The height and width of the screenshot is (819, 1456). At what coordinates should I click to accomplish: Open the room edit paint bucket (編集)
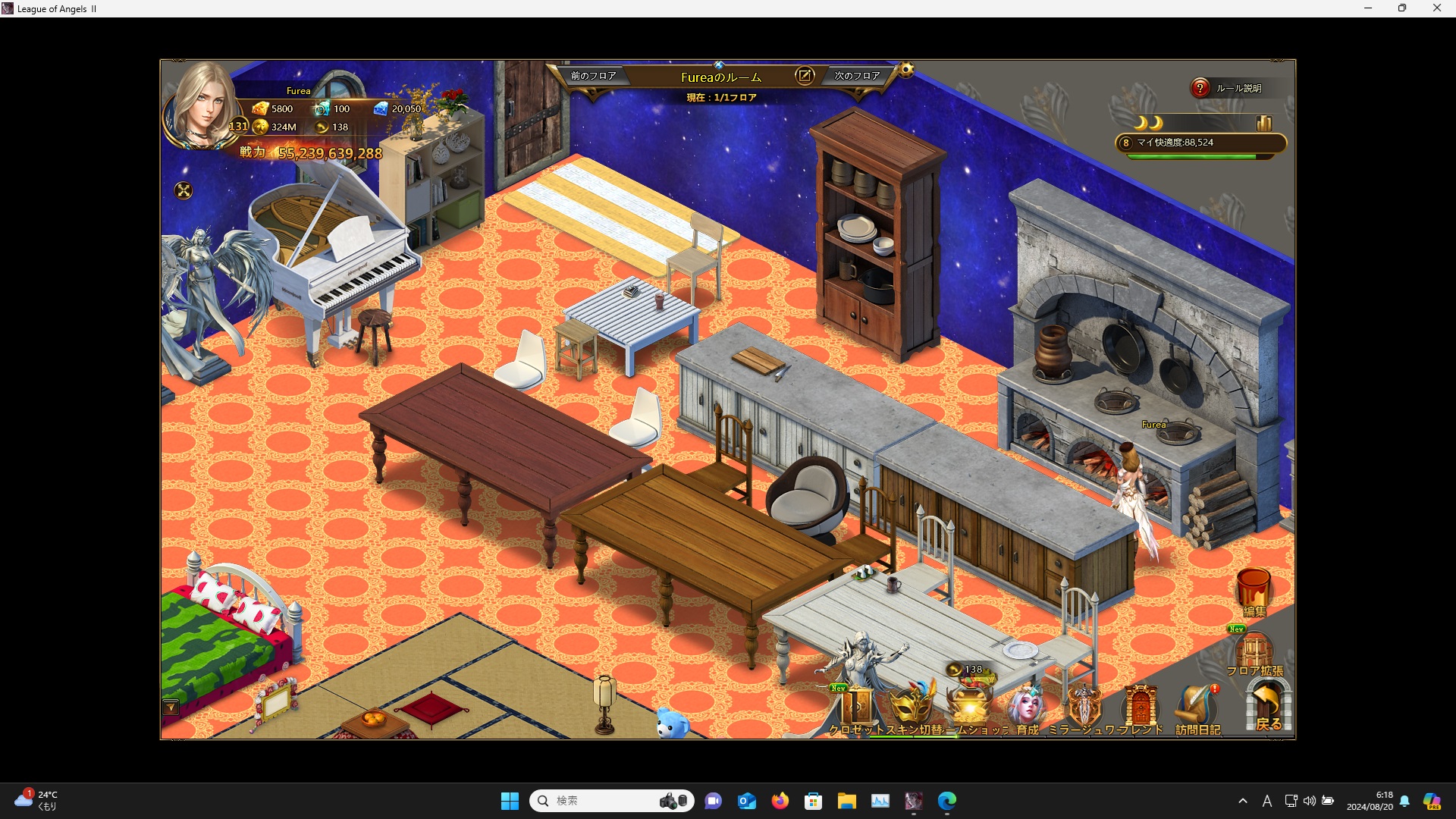pos(1254,591)
